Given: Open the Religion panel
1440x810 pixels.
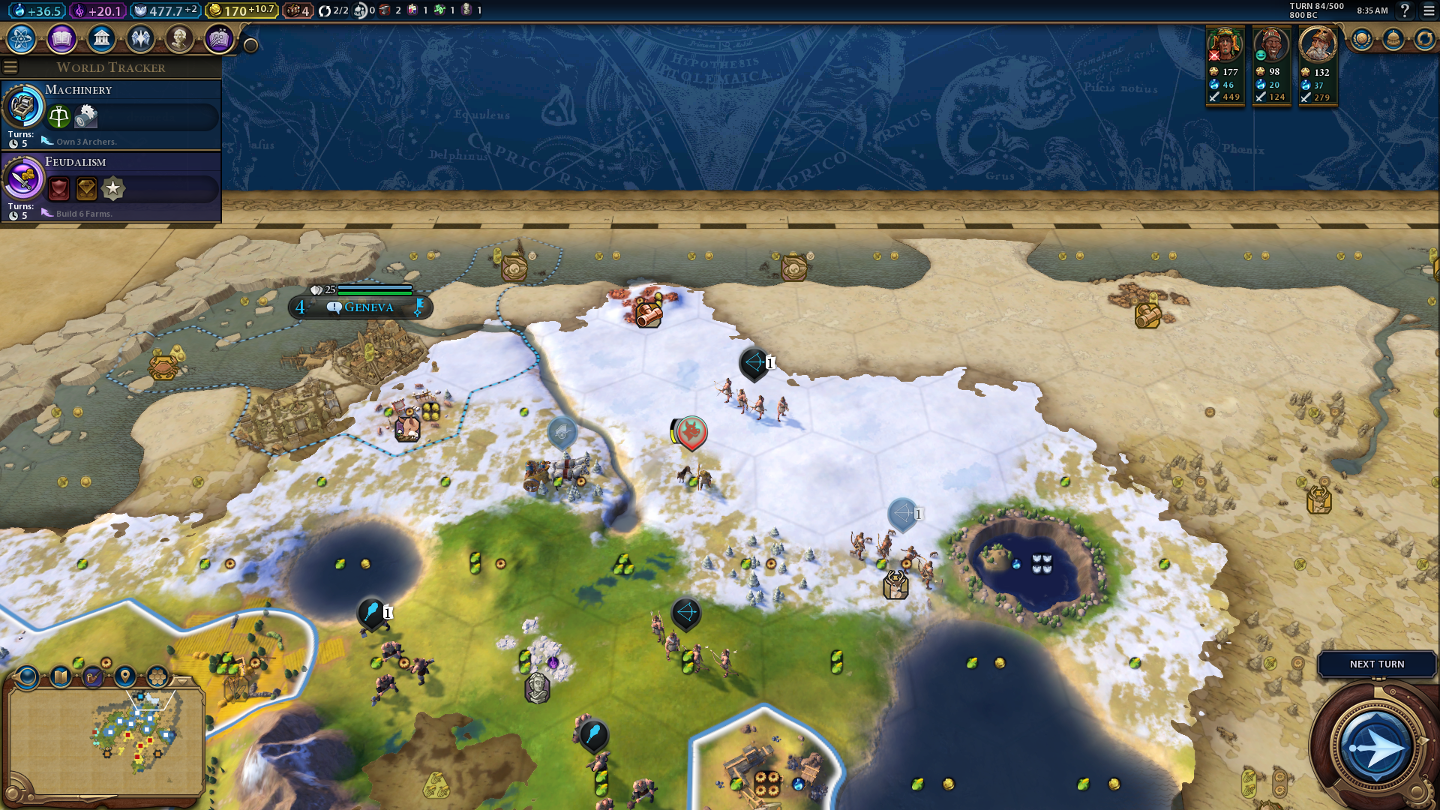Looking at the screenshot, I should (x=140, y=39).
